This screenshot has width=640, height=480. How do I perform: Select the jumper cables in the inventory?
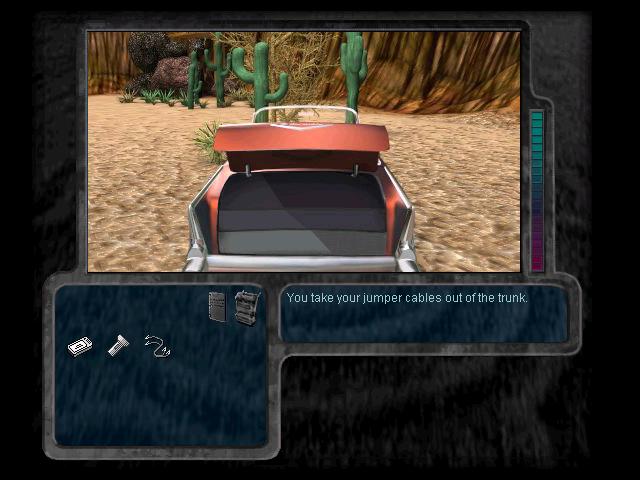(x=157, y=346)
